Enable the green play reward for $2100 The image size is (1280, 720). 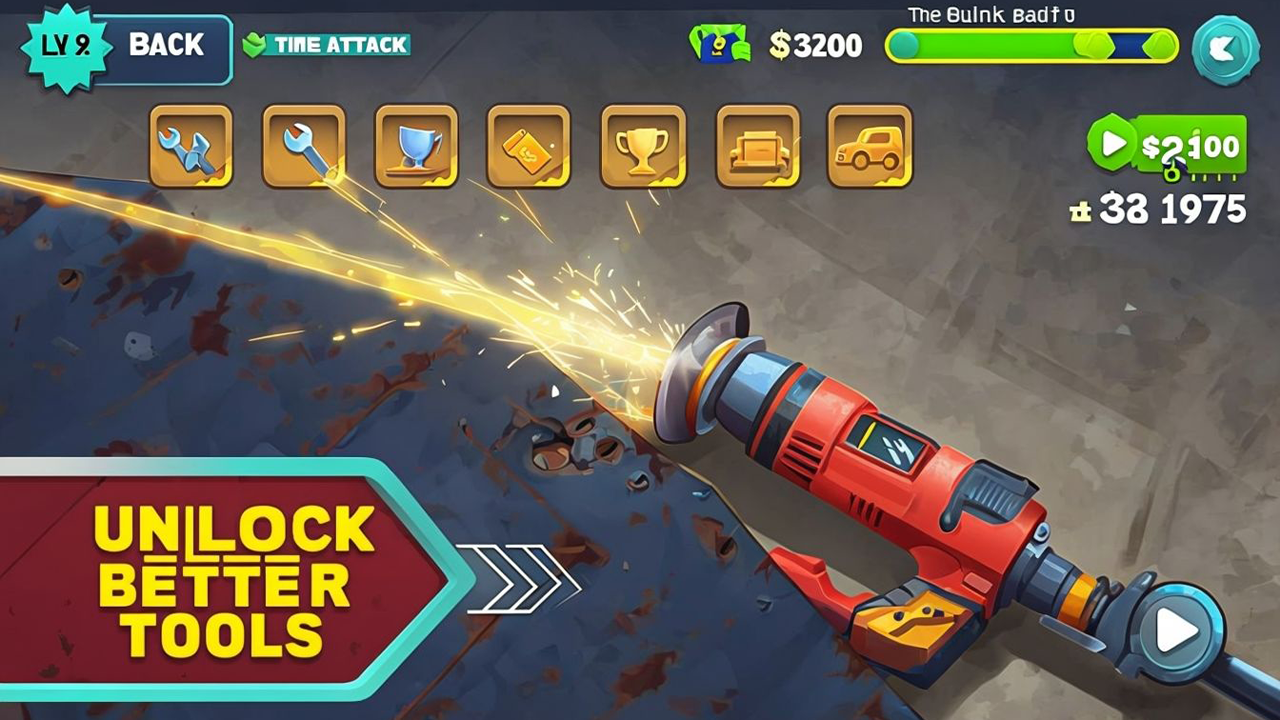1168,147
